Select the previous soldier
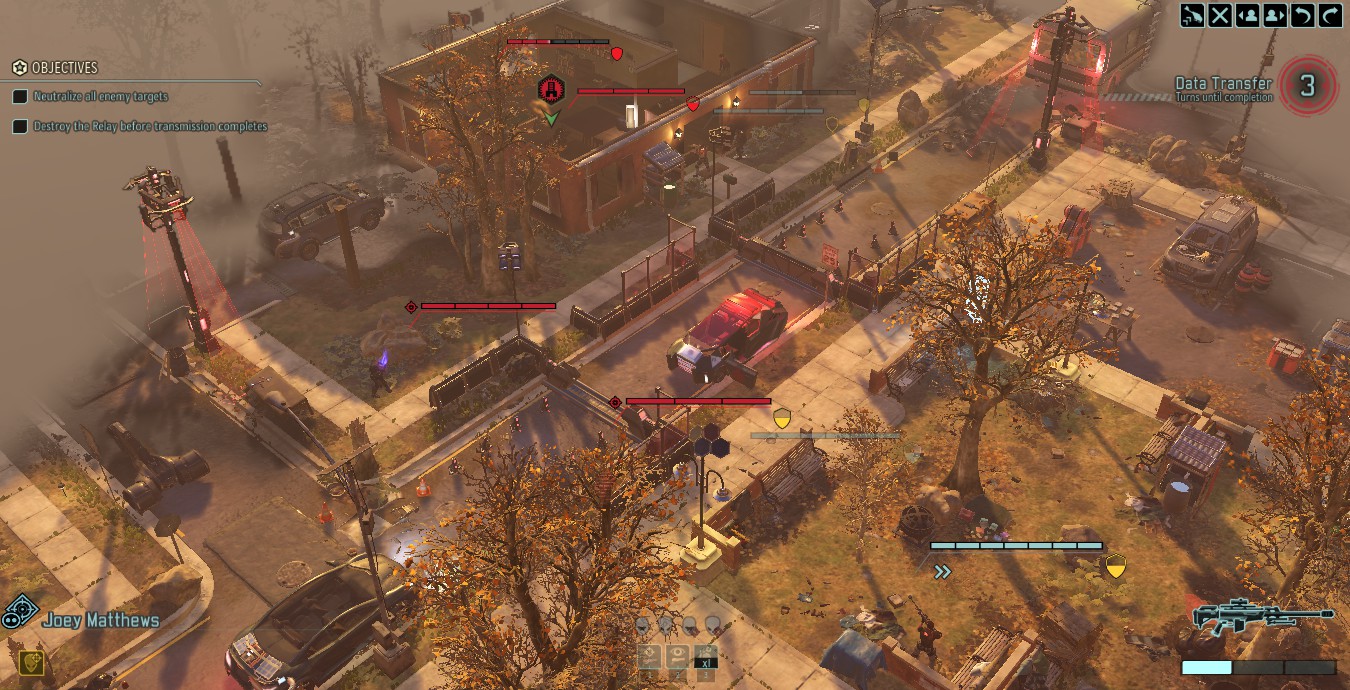Image resolution: width=1350 pixels, height=690 pixels. tap(1248, 15)
